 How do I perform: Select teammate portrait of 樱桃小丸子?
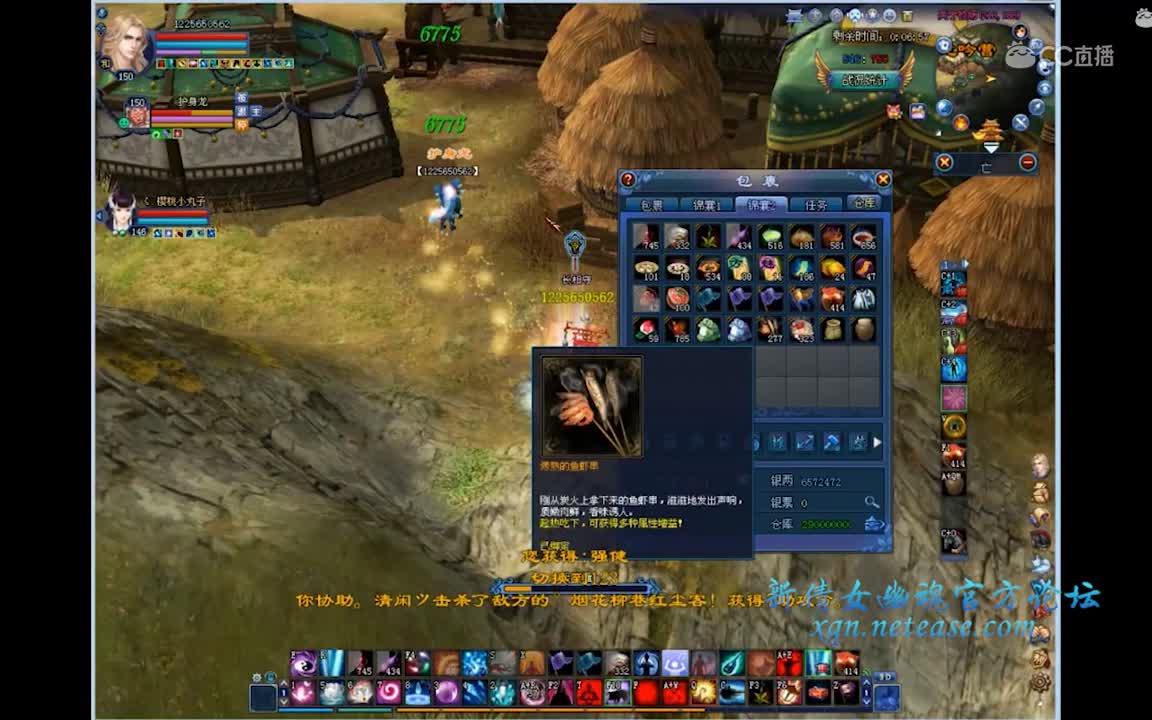pyautogui.click(x=121, y=212)
